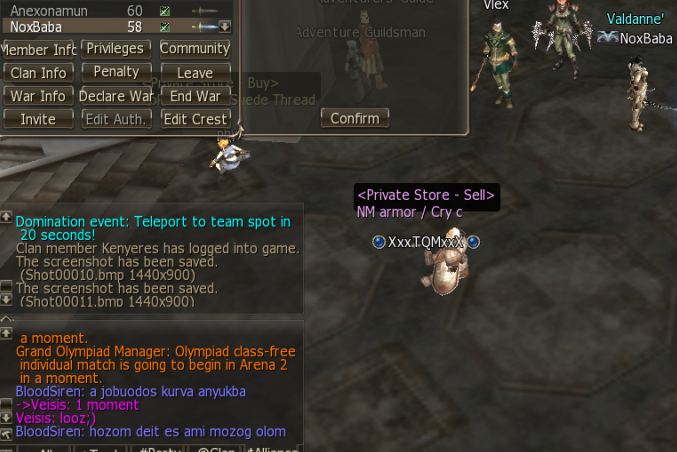Invite a player to the clan
Image resolution: width=677 pixels, height=452 pixels.
(x=39, y=119)
